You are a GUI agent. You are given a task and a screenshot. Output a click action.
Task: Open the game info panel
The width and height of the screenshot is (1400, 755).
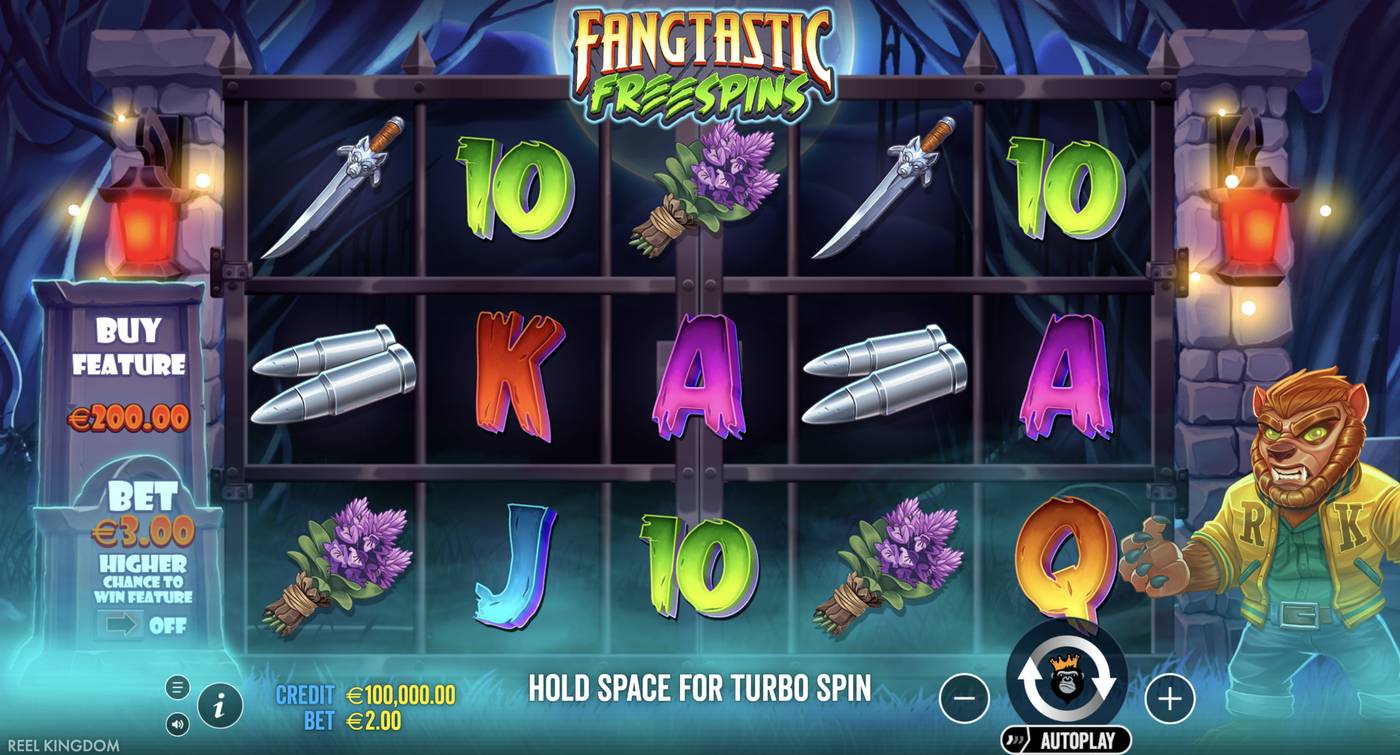[218, 704]
